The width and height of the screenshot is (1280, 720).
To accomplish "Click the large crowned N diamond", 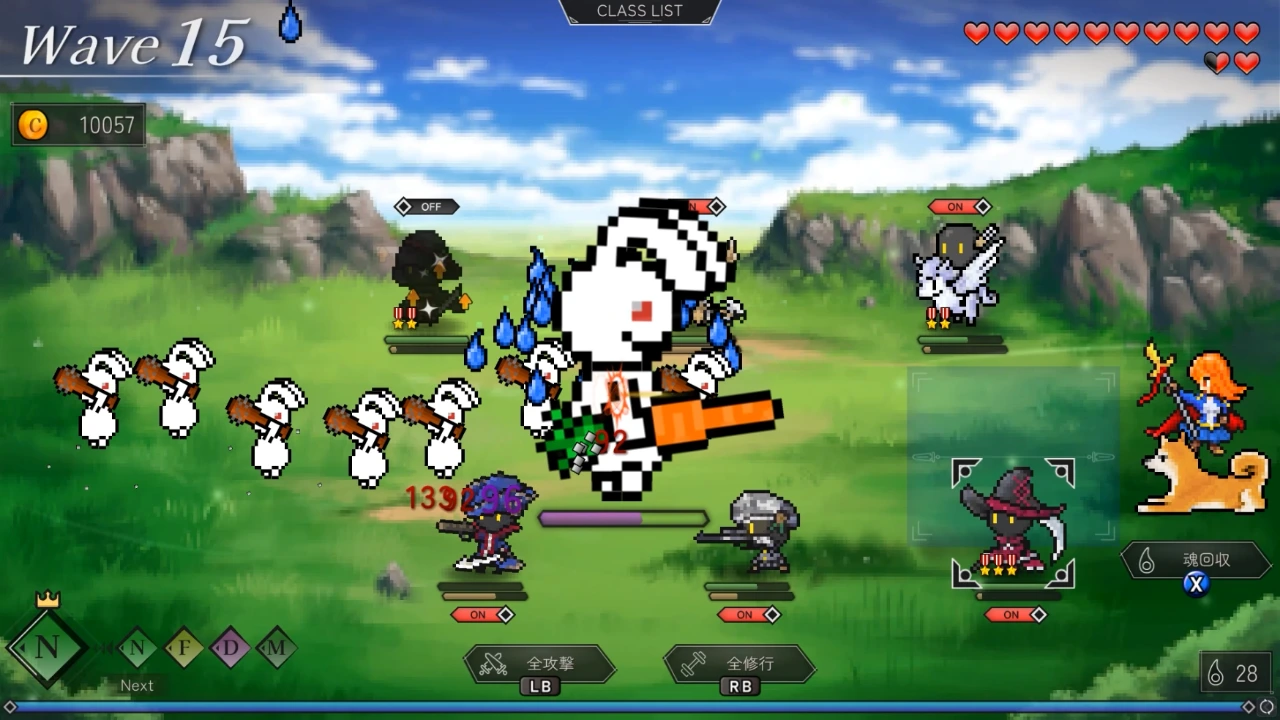I will pos(47,647).
